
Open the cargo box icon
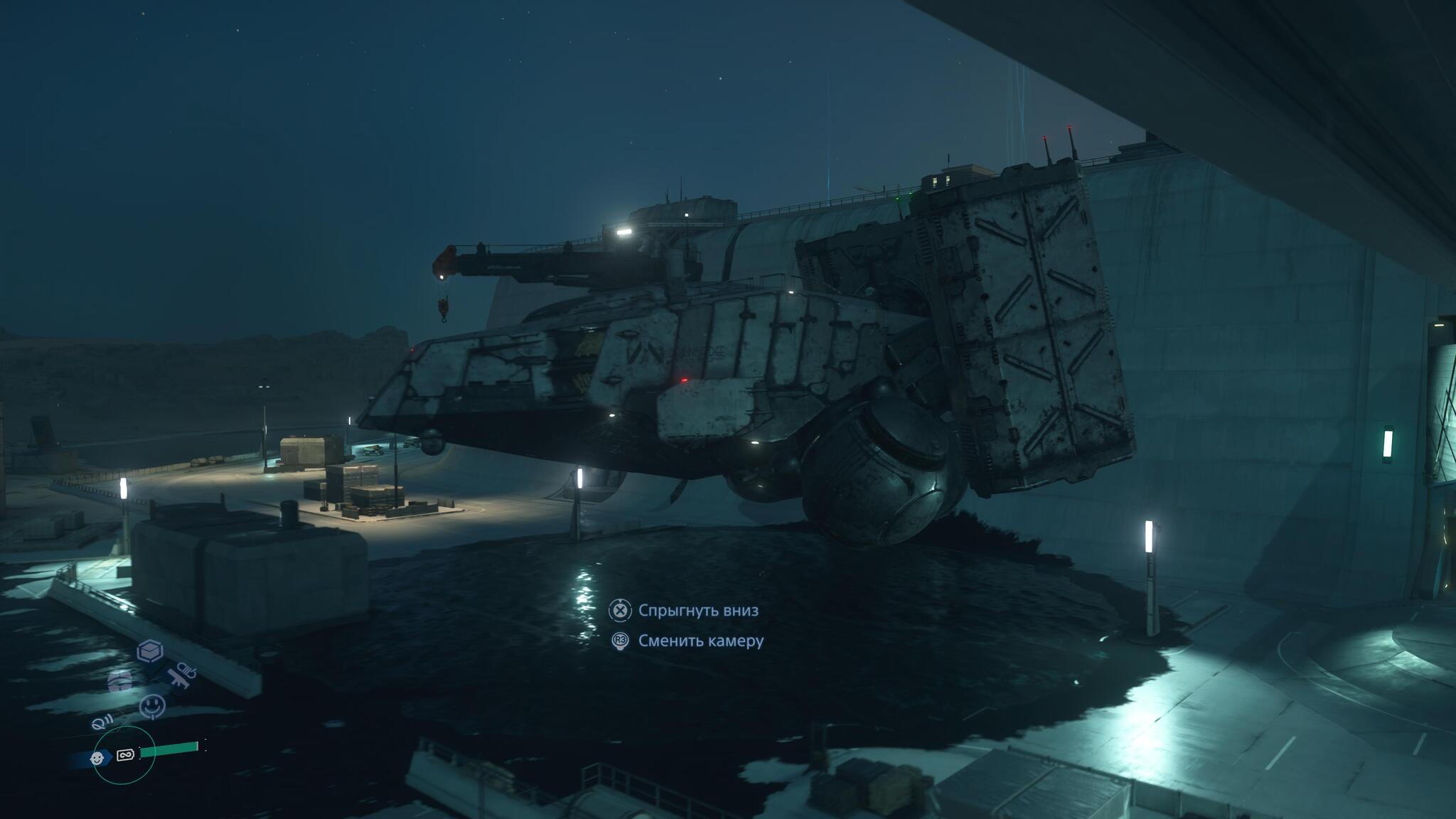(150, 651)
